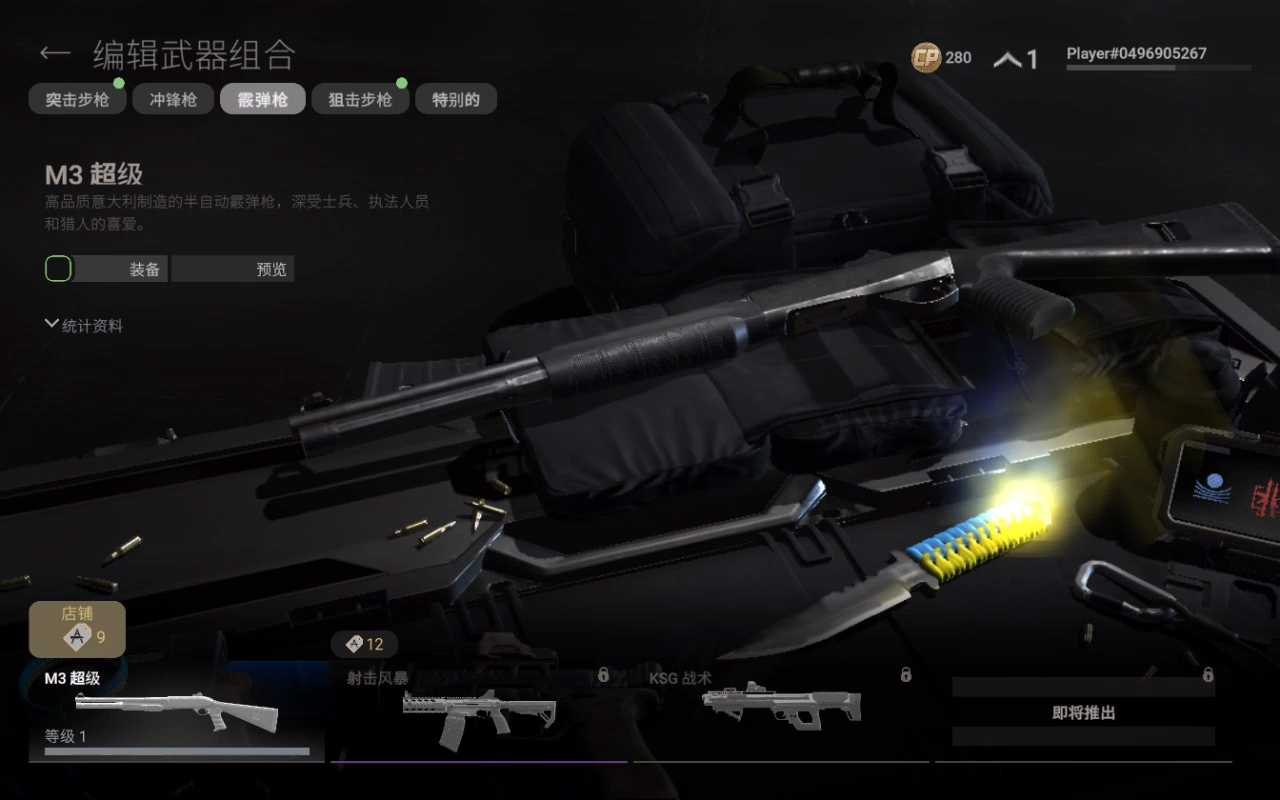Open the CP currency balance
Viewport: 1280px width, 800px height.
tap(941, 58)
